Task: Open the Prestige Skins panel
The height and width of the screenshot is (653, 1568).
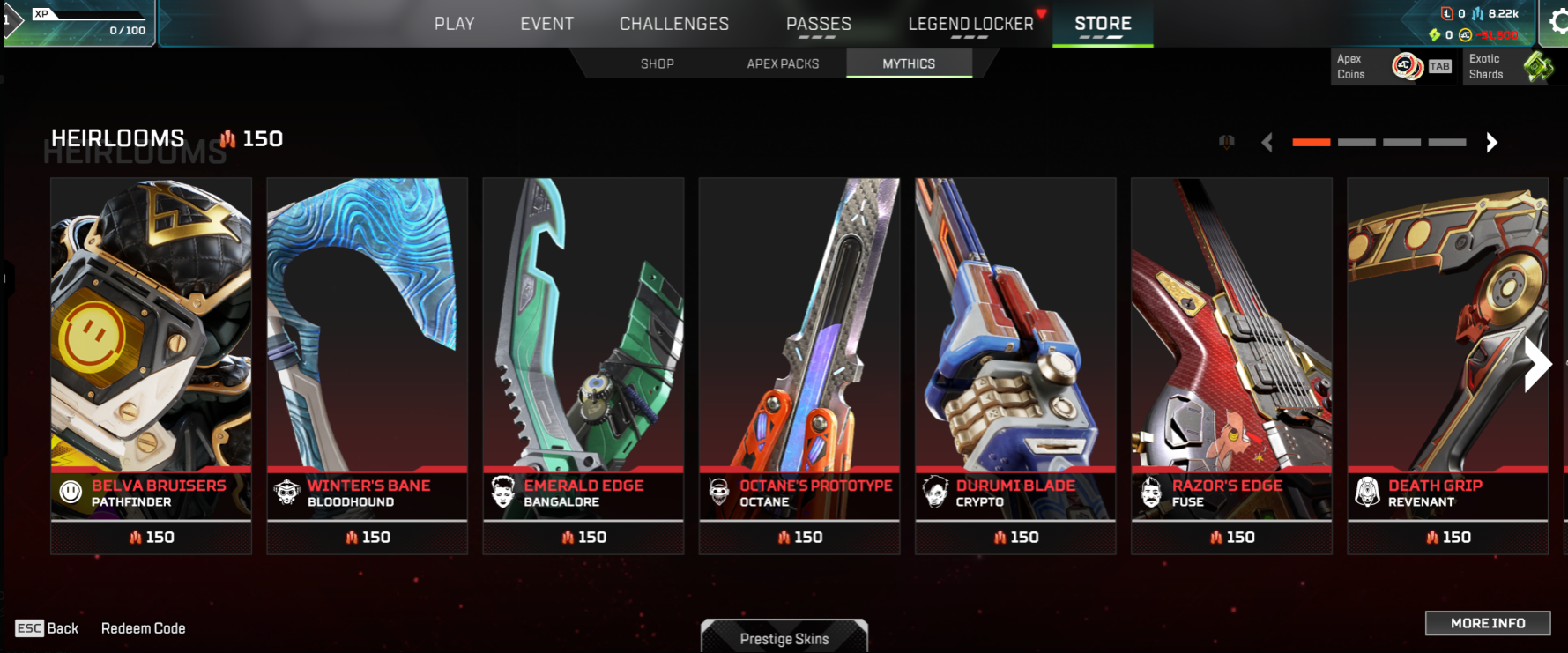Action: coord(784,638)
